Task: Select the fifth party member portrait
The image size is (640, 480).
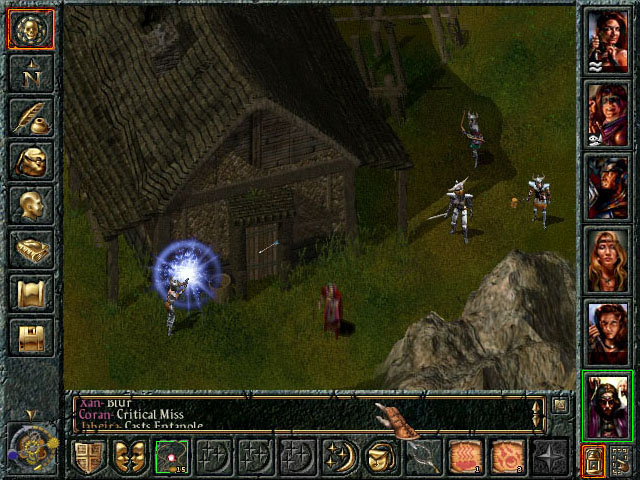Action: click(607, 328)
